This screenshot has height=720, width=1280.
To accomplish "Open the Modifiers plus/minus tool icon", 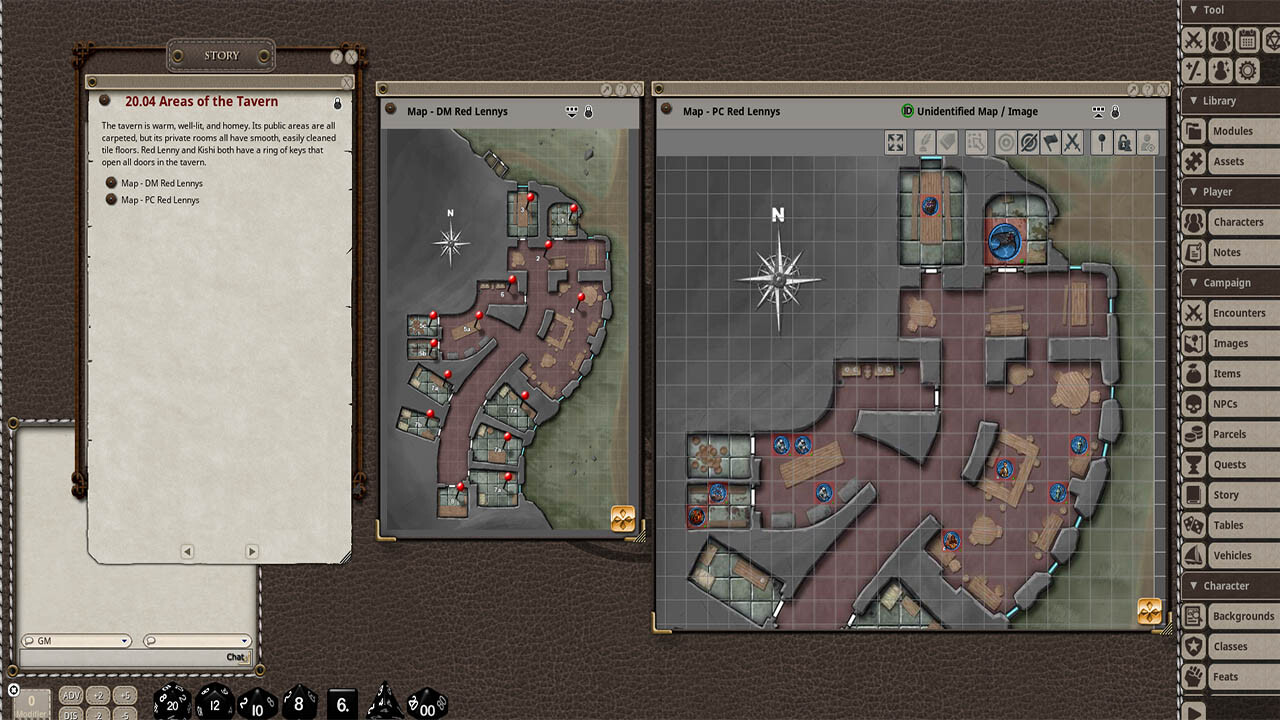I will coord(1193,70).
